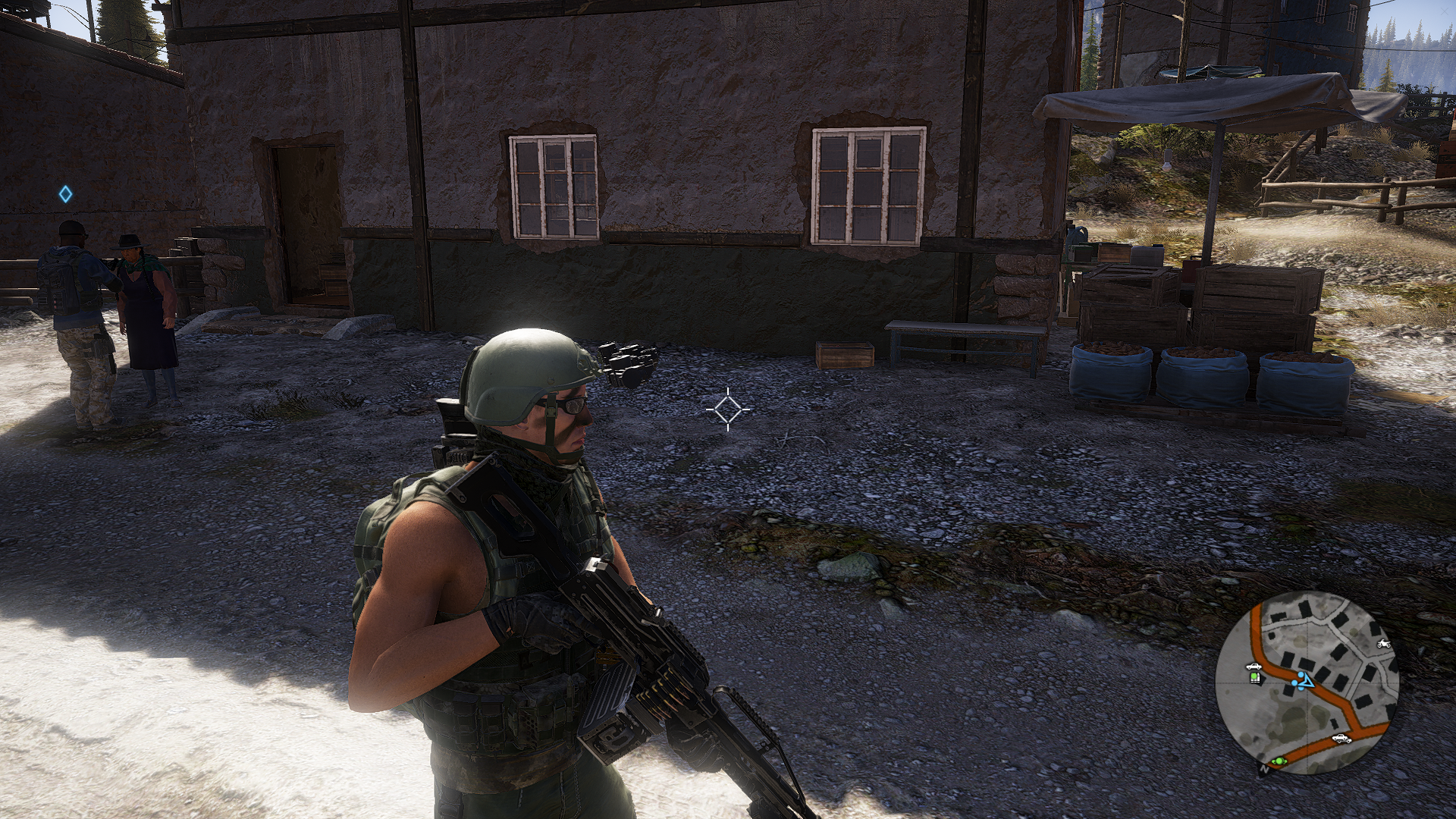Click the green supply crate minimap marker
The width and height of the screenshot is (1456, 819).
pos(1254,677)
